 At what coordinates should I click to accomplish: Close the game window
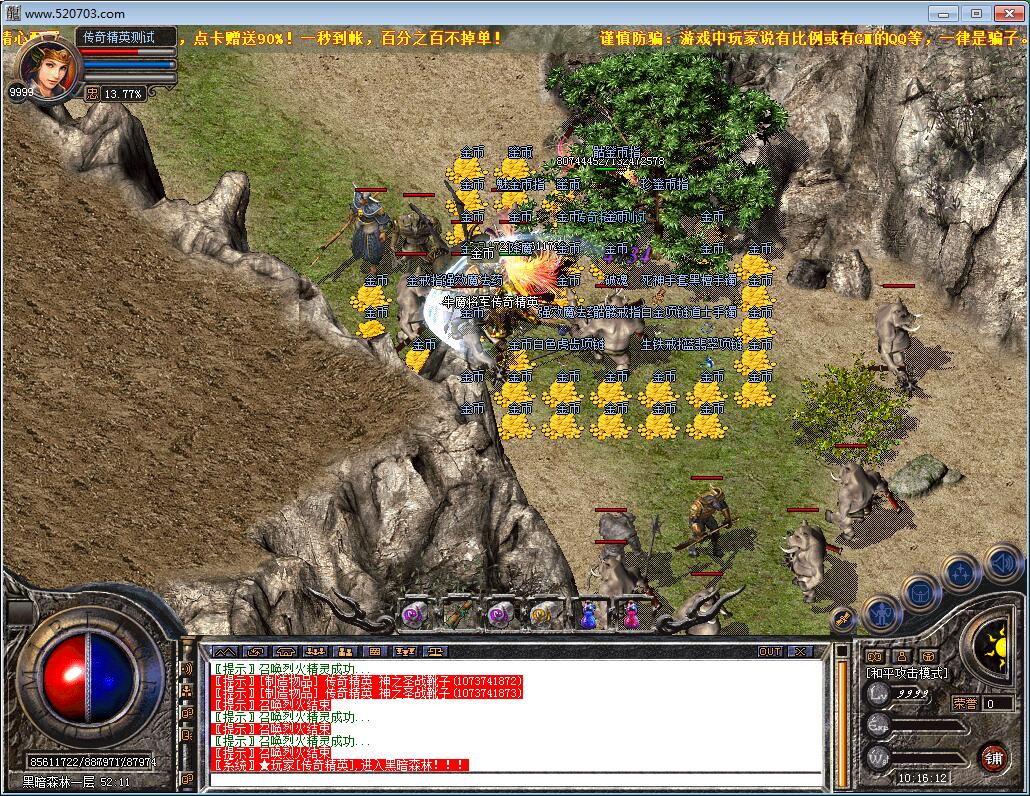[x=1007, y=13]
